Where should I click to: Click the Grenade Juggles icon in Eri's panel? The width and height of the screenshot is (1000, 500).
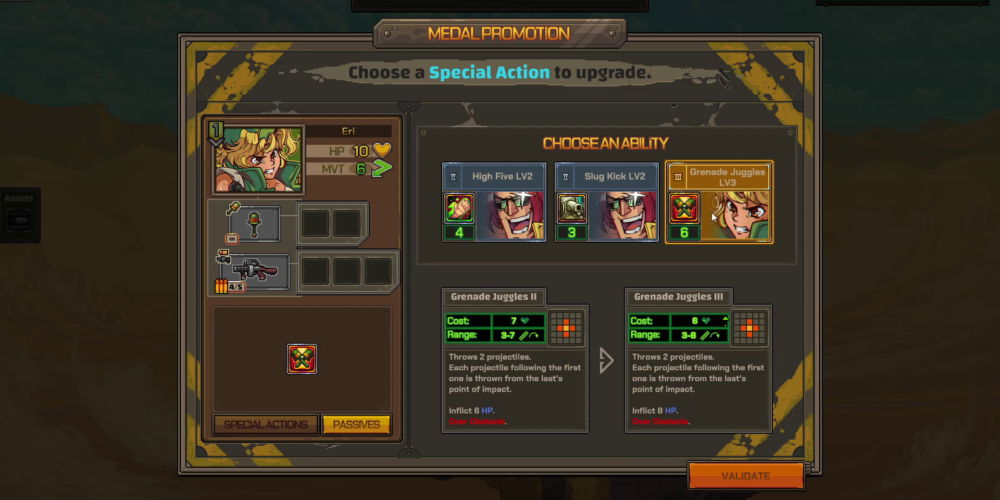pyautogui.click(x=302, y=358)
